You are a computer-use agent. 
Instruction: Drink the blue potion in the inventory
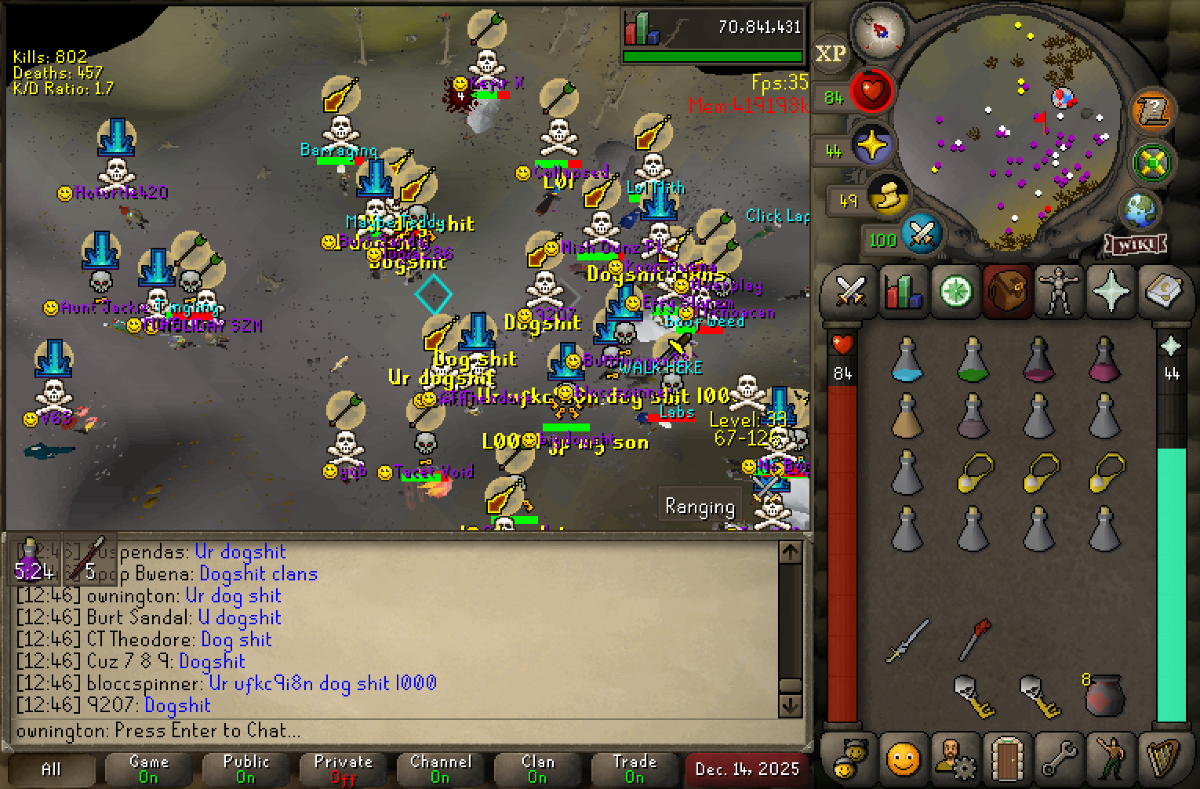(x=907, y=359)
